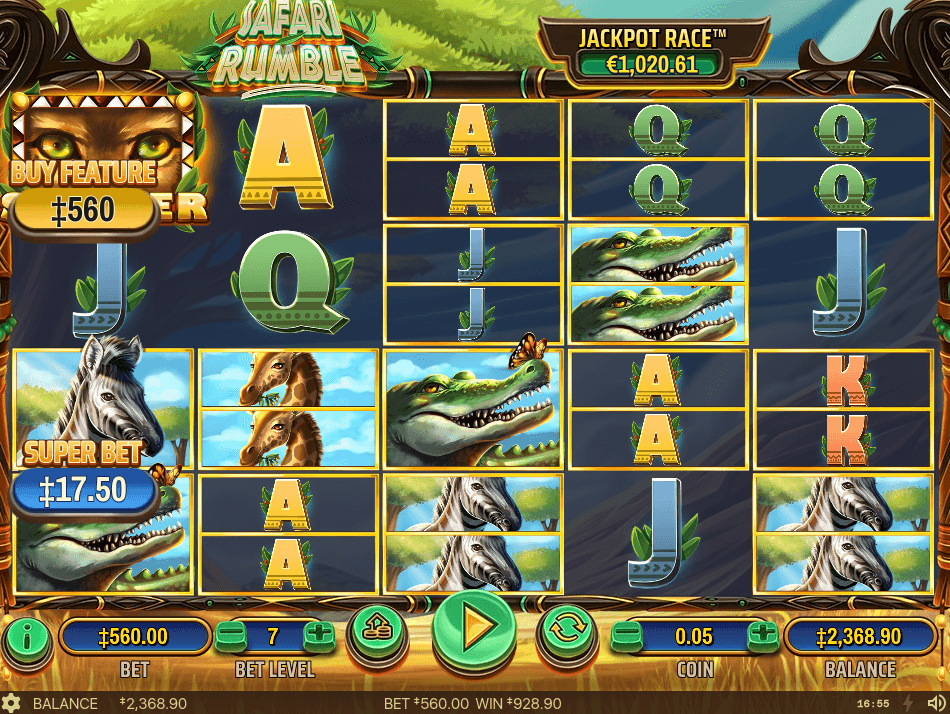Image resolution: width=950 pixels, height=714 pixels.
Task: Increase the bet level
Action: 318,634
